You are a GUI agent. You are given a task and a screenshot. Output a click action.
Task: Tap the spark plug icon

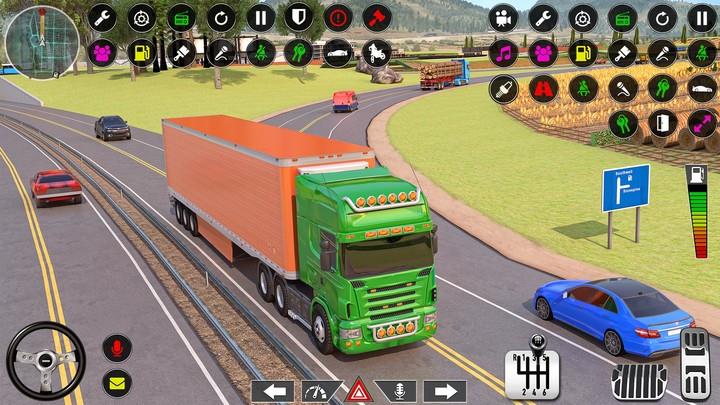click(504, 87)
